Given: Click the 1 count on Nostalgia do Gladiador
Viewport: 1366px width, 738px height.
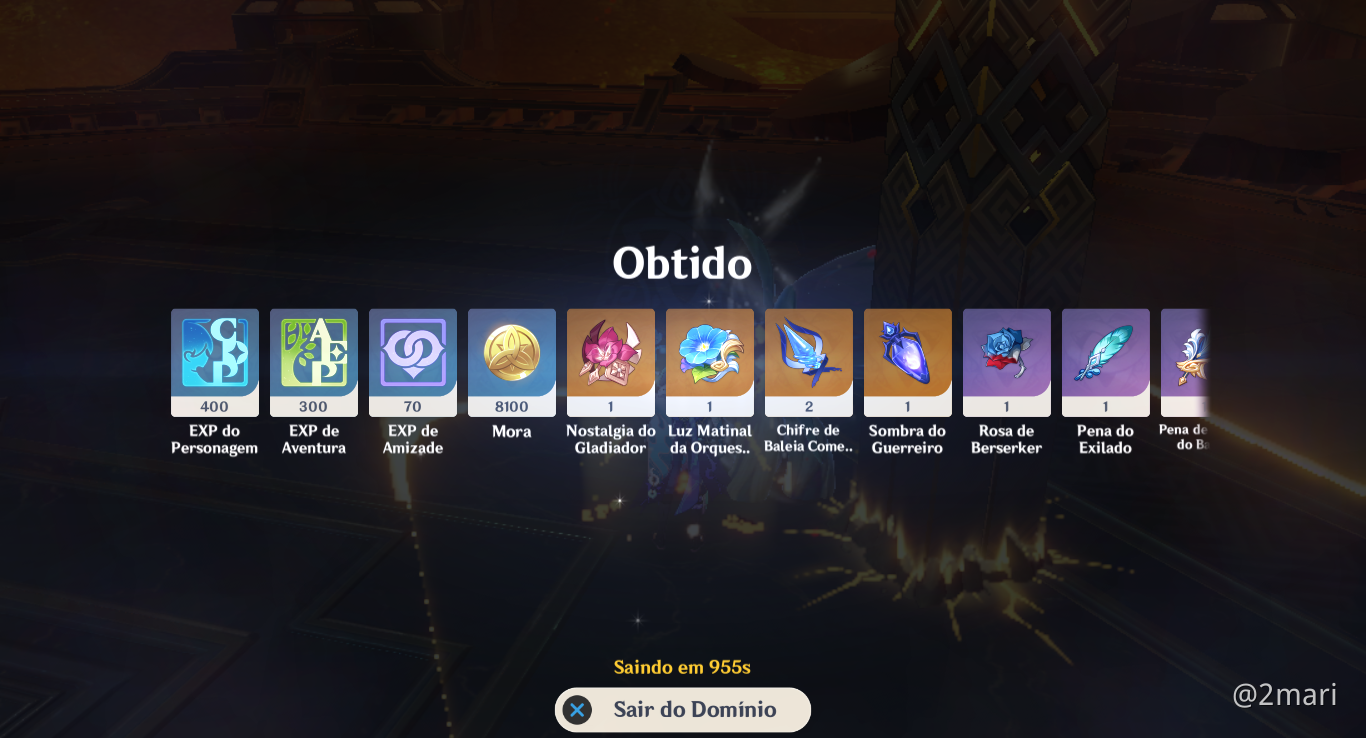Looking at the screenshot, I should coord(610,406).
